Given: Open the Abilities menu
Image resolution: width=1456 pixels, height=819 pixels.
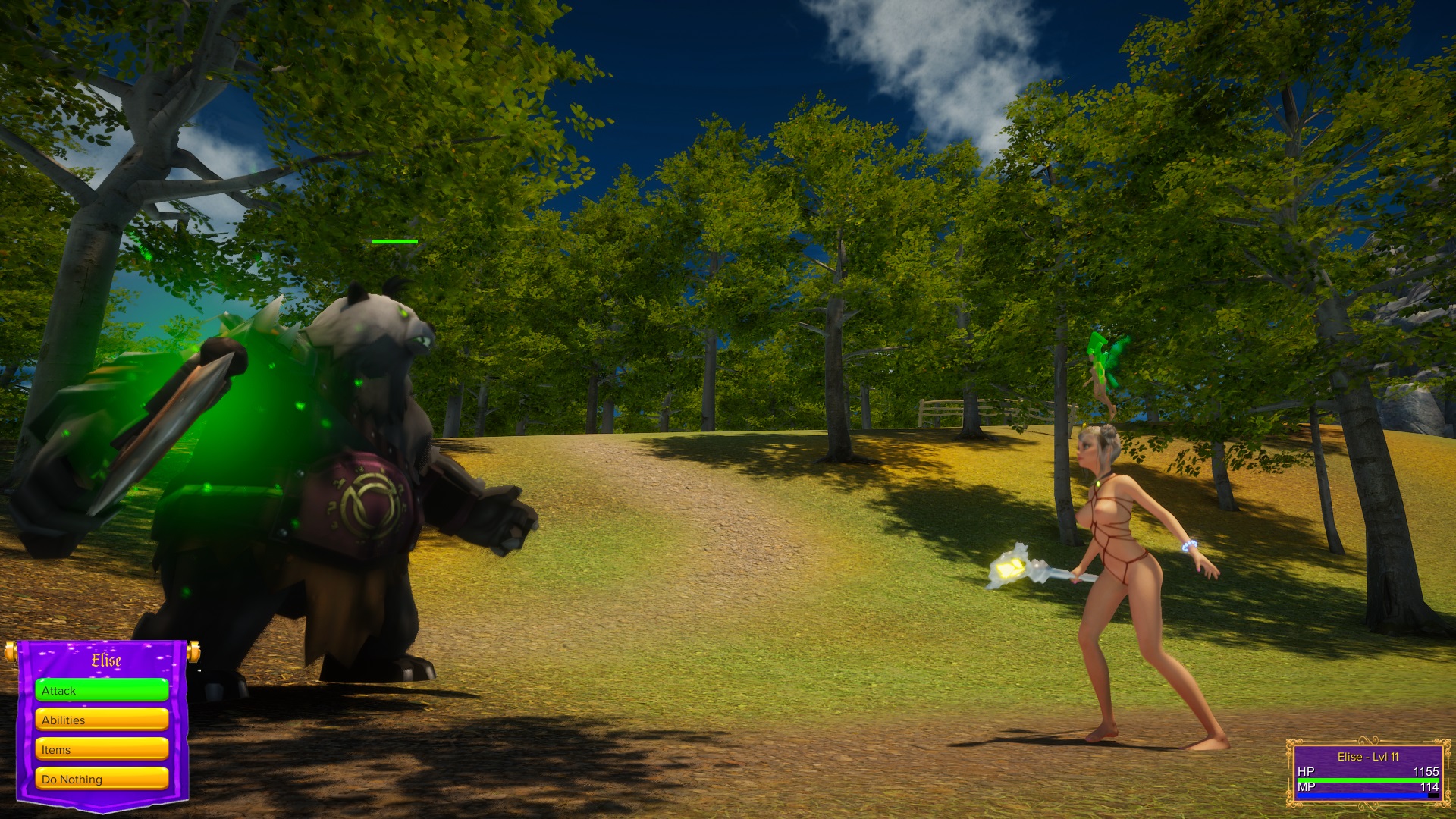Looking at the screenshot, I should (102, 720).
